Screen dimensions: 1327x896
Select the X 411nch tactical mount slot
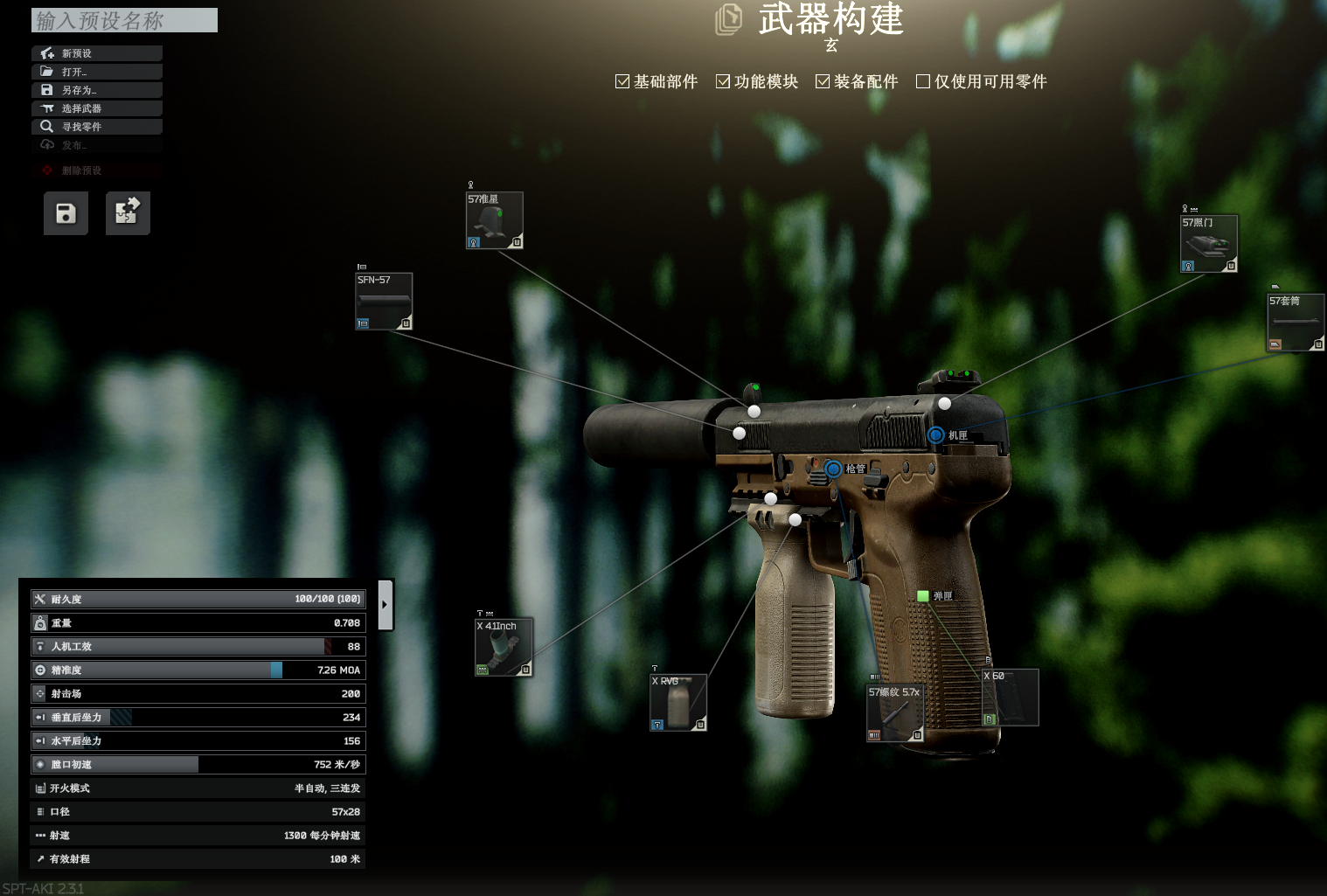[x=504, y=648]
